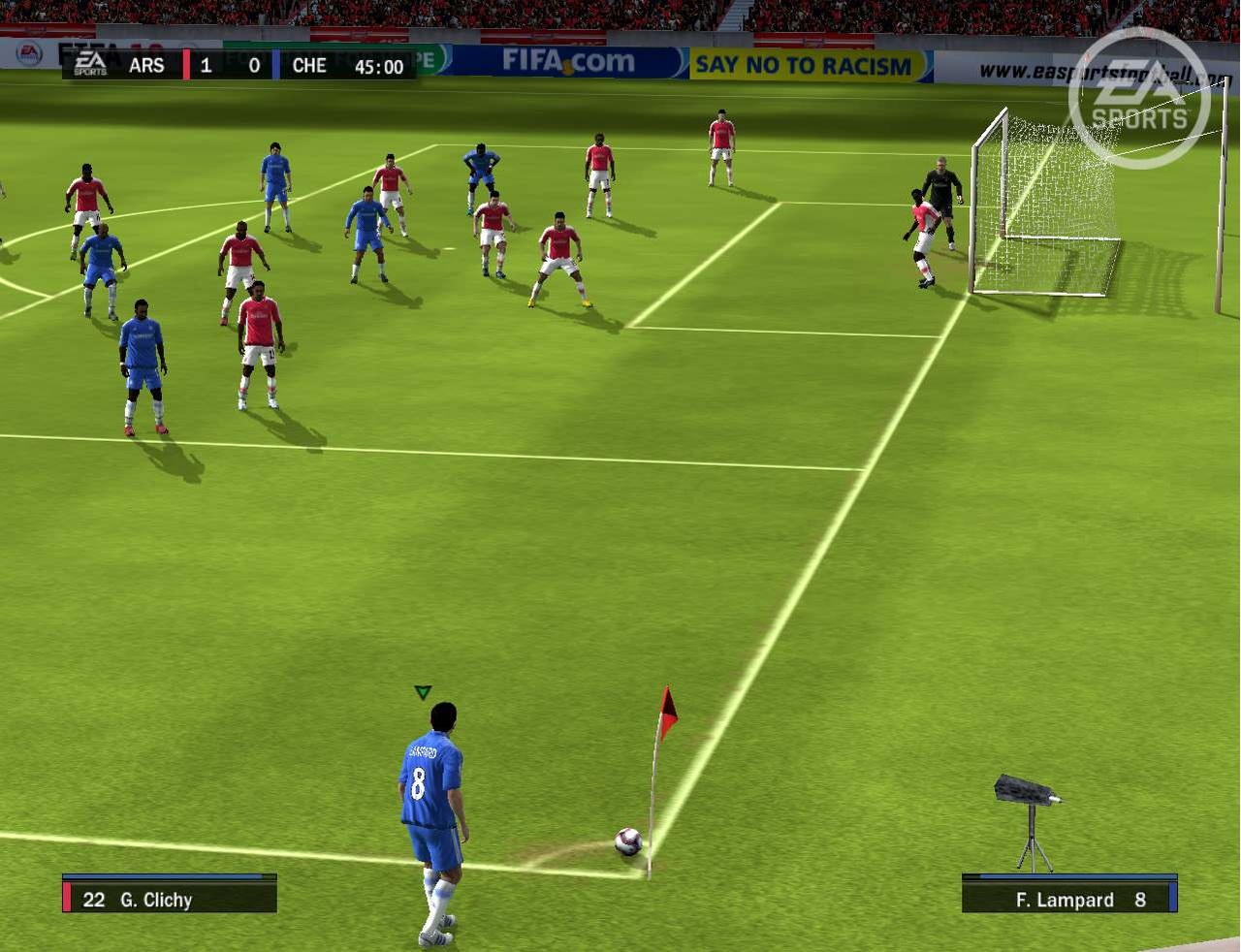Image resolution: width=1241 pixels, height=952 pixels.
Task: Toggle the CHE team label on the scoreboard
Action: click(x=308, y=66)
